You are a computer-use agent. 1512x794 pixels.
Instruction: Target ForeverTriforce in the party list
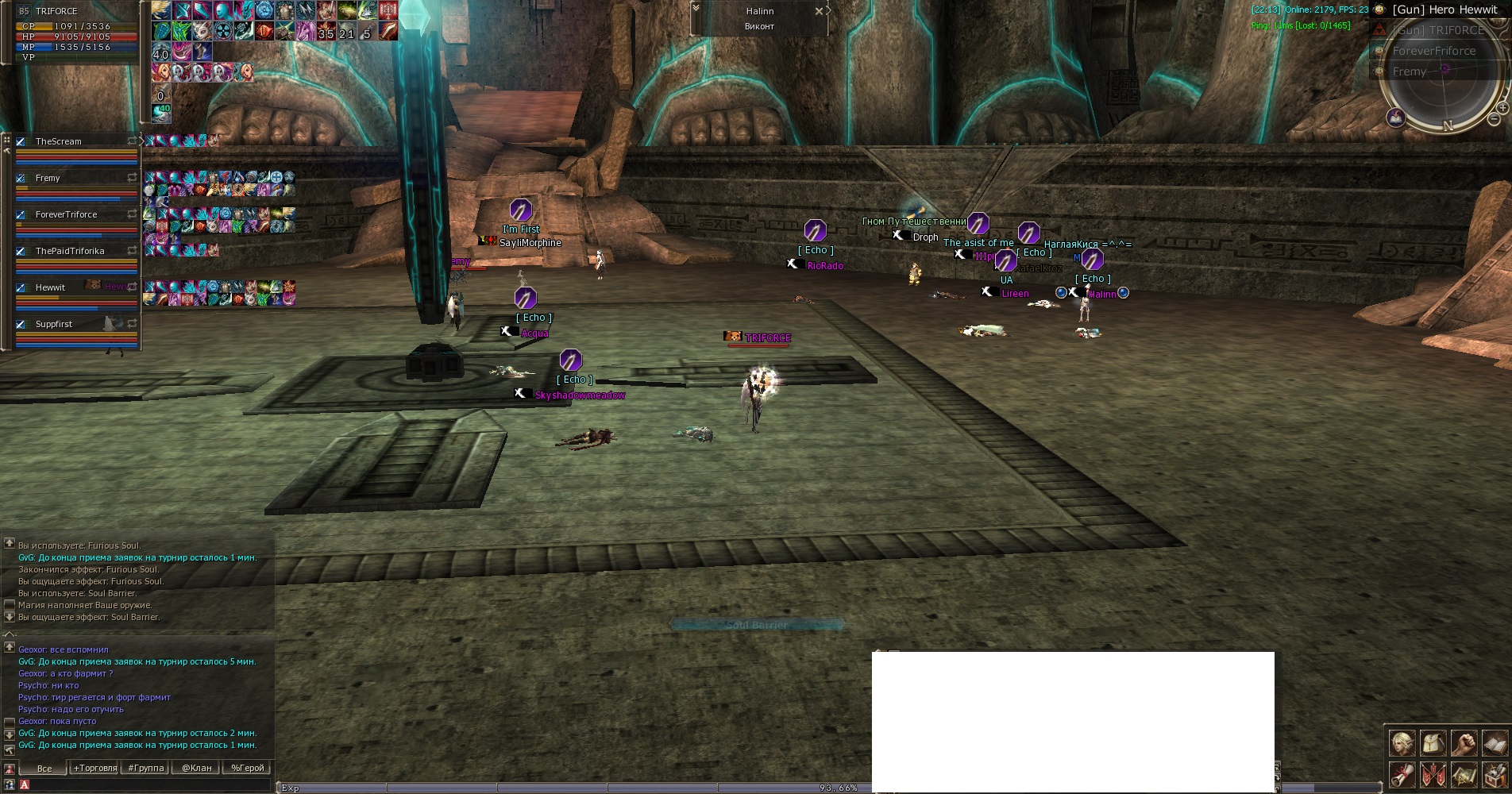[66, 215]
